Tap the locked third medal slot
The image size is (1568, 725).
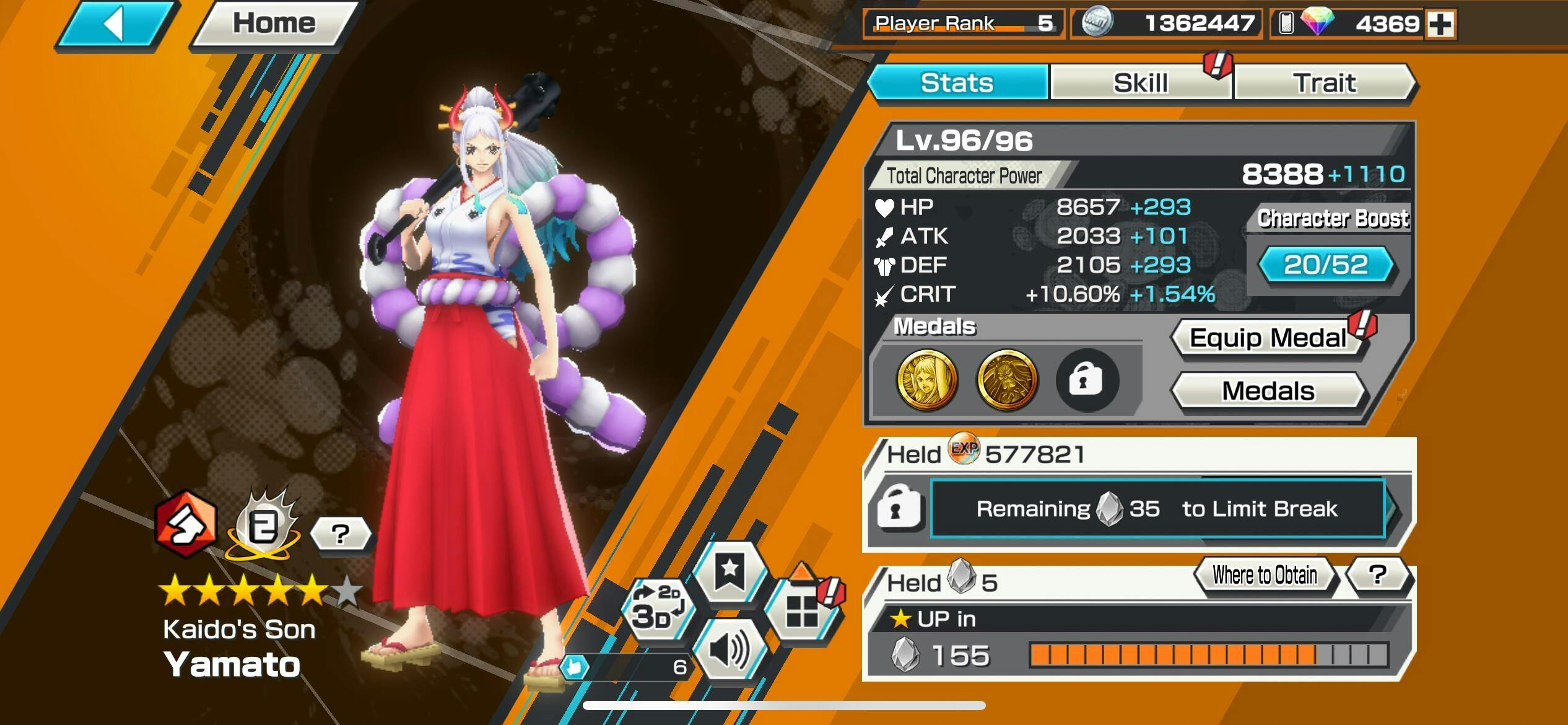1087,380
